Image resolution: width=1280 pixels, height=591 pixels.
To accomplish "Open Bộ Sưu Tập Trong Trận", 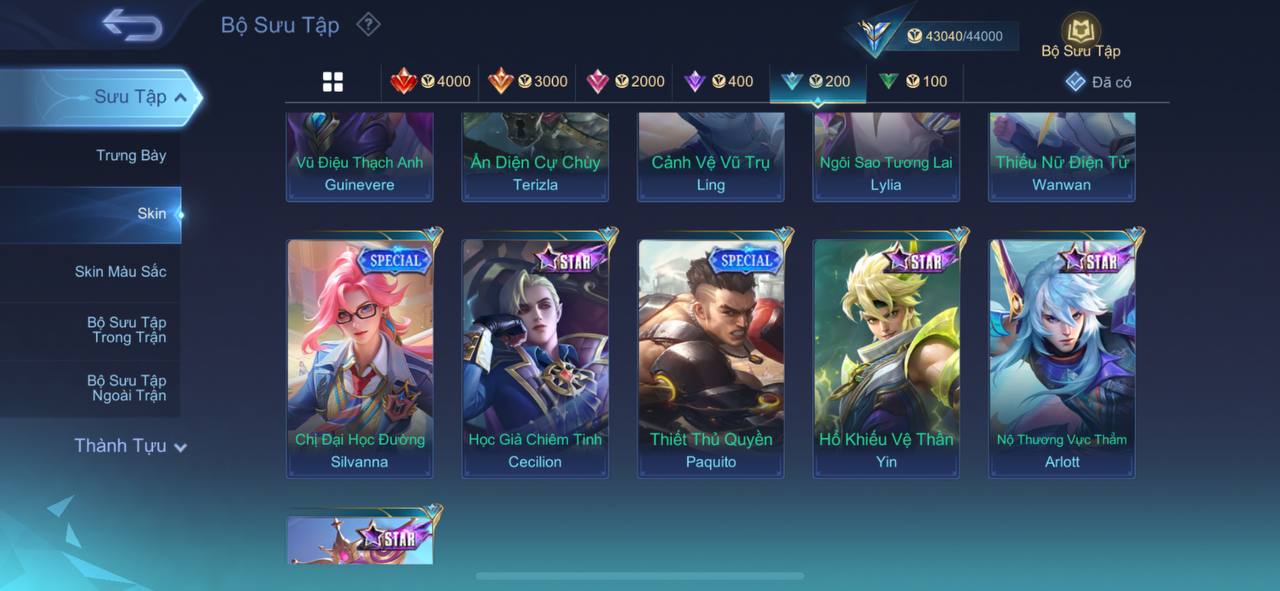I will coord(126,330).
